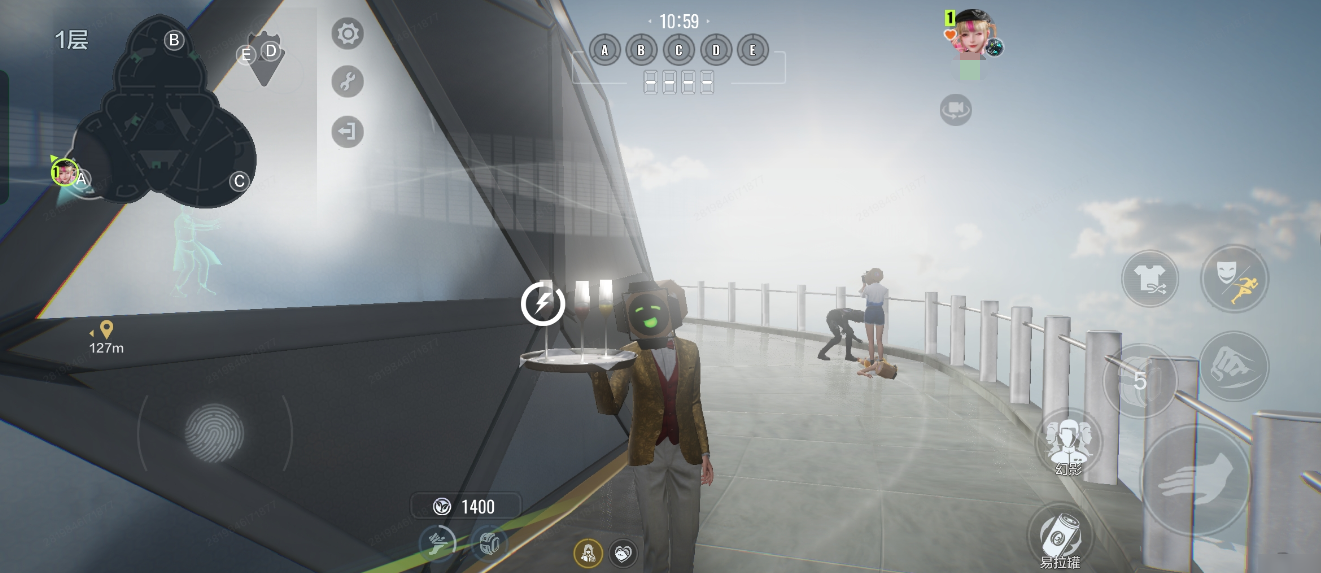Click the exit door icon
The height and width of the screenshot is (573, 1321).
pos(347,131)
